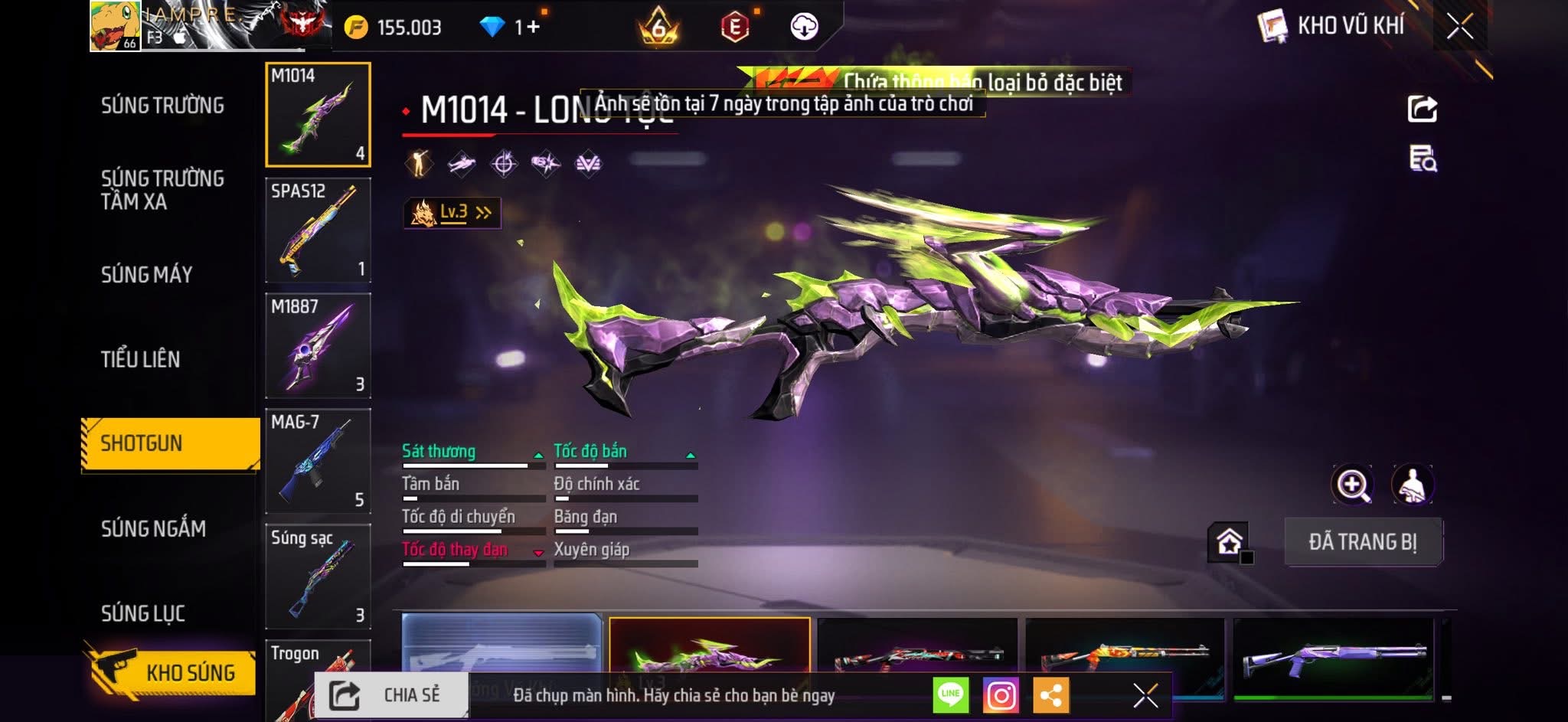Pick the Súng sạc weapon tile
Screen dimensions: 1568x722
[x=318, y=577]
